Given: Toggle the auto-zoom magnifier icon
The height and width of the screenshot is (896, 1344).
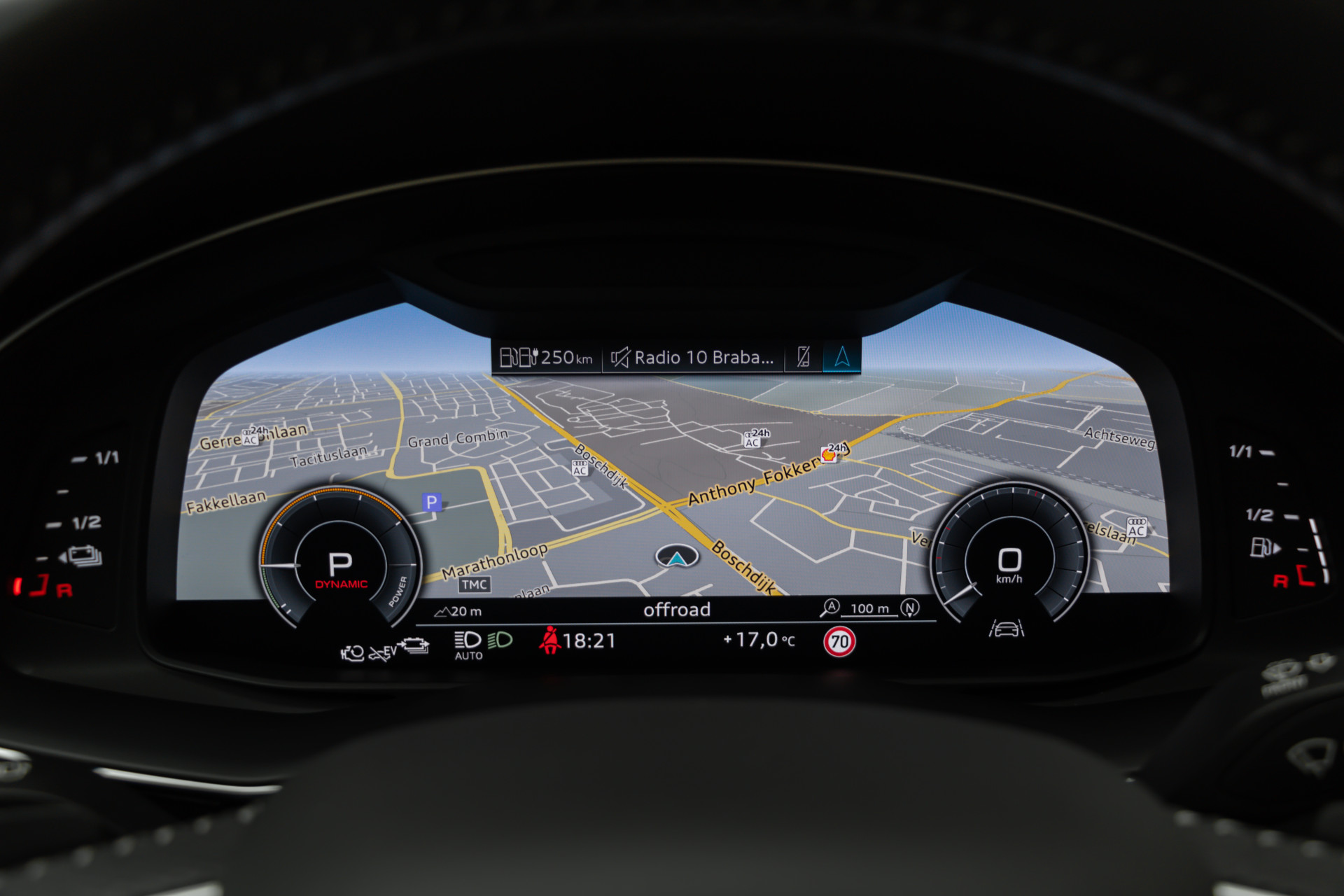Looking at the screenshot, I should (x=830, y=608).
